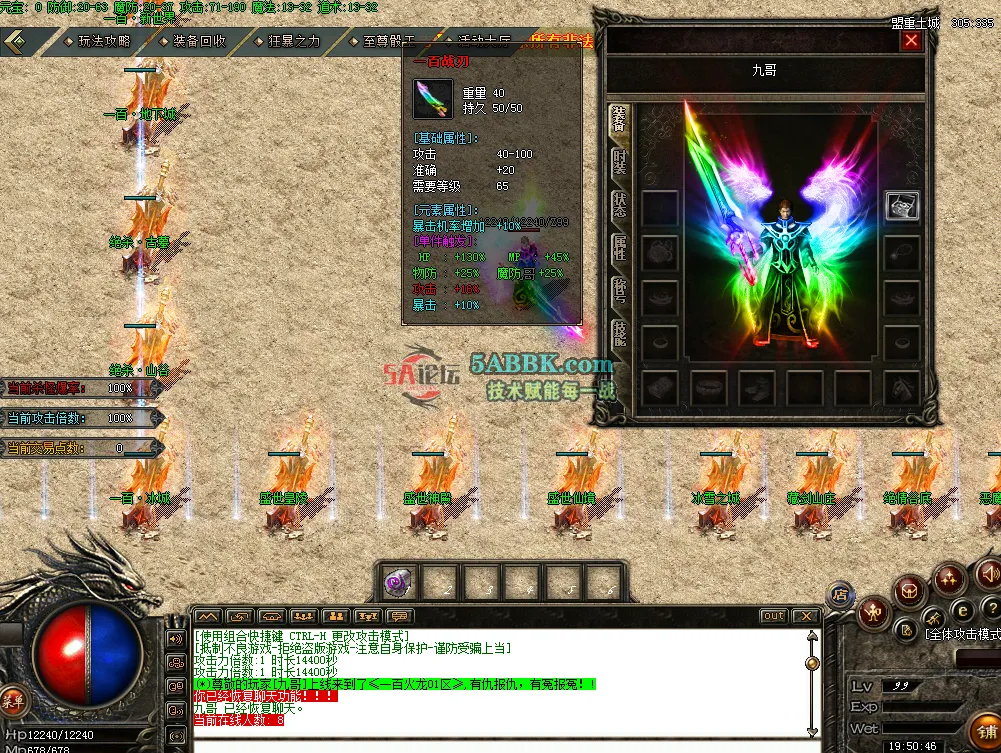Viewport: 1001px width, 753px height.
Task: Collapse the top menu bar arrow
Action: [x=17, y=42]
